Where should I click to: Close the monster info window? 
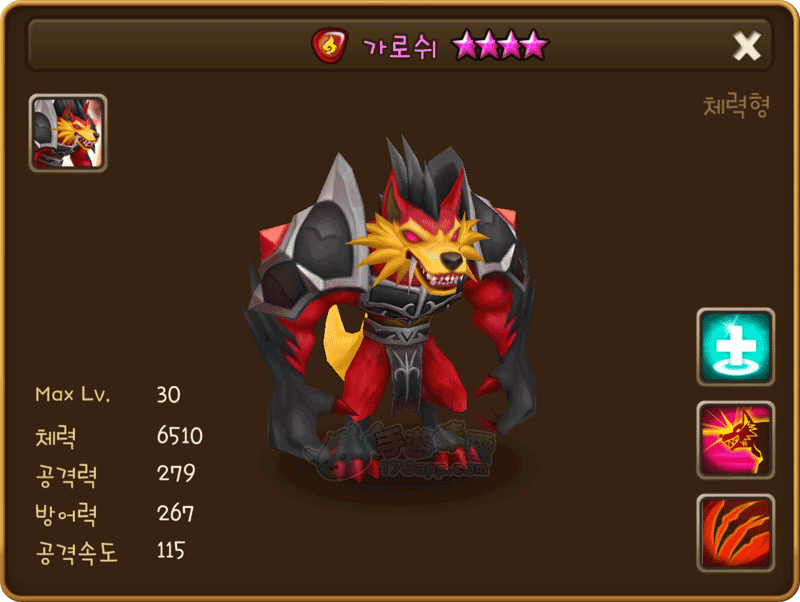click(x=746, y=45)
